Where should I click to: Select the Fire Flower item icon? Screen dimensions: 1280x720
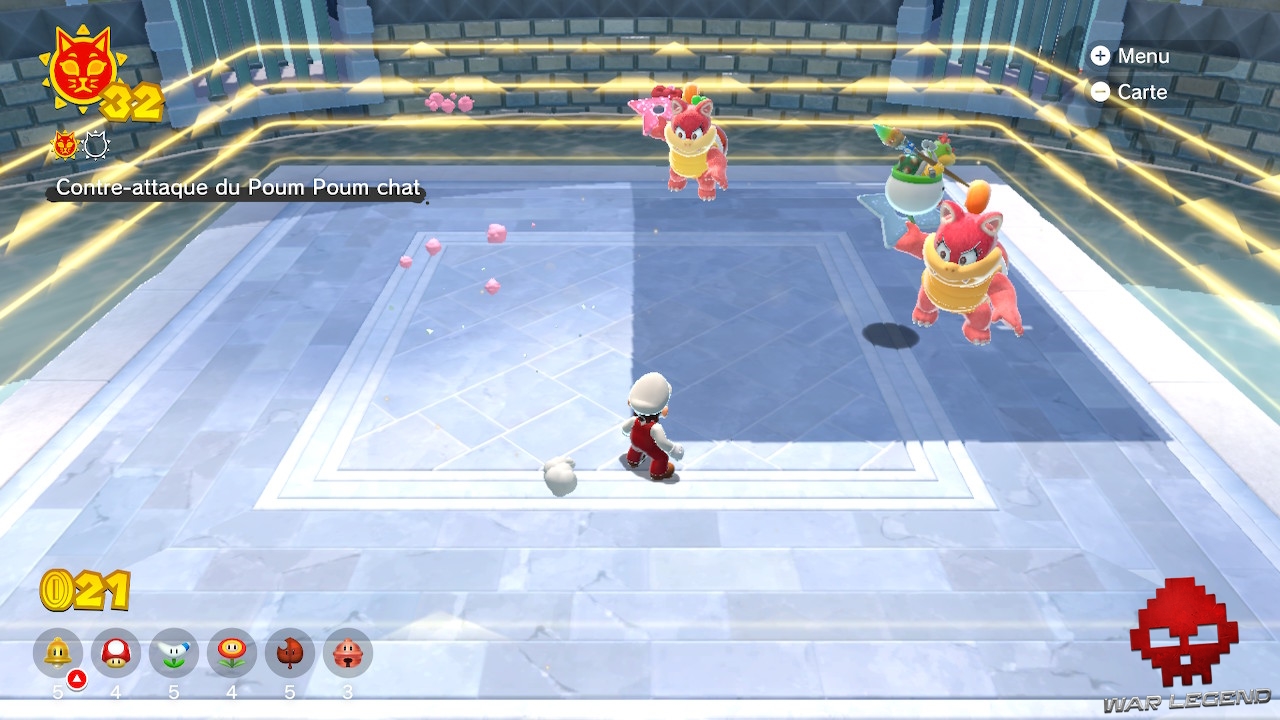232,653
